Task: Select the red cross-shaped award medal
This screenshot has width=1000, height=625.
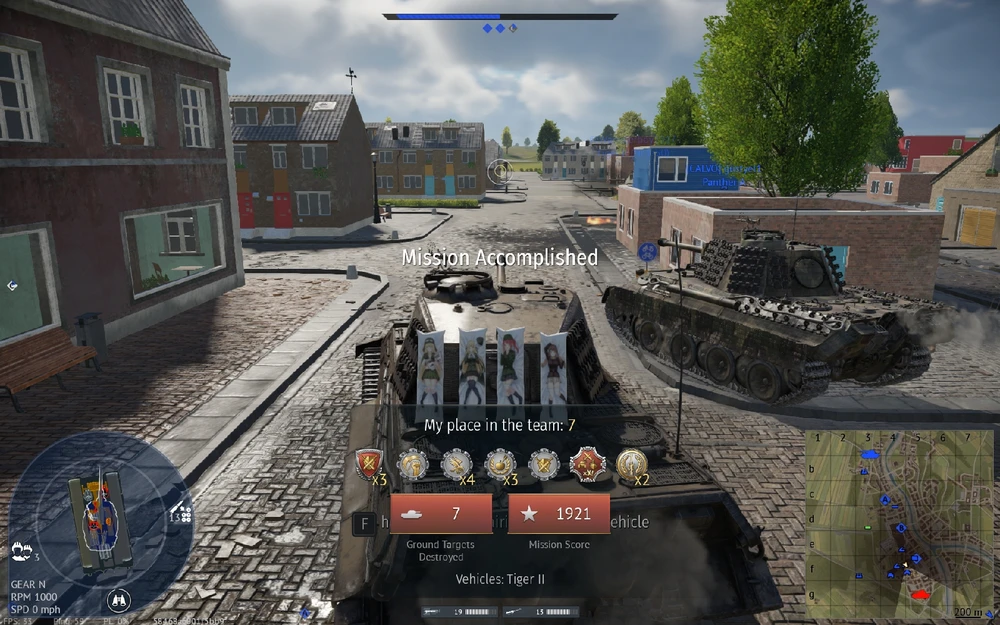Action: [x=587, y=463]
